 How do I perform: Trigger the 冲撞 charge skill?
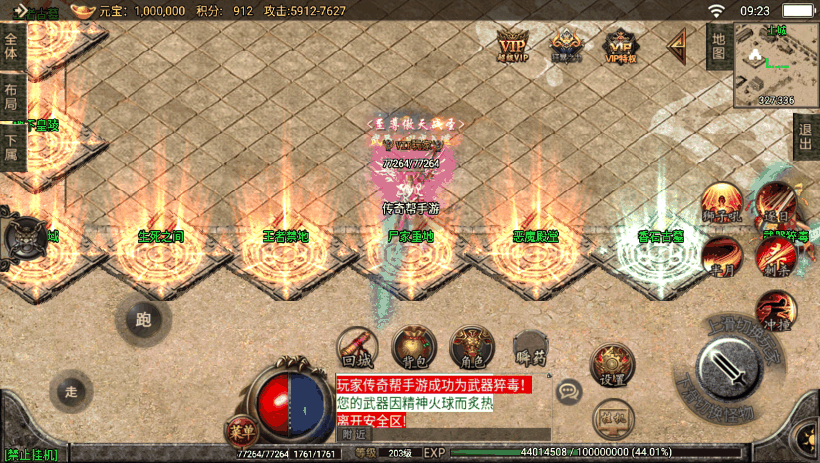tap(773, 310)
